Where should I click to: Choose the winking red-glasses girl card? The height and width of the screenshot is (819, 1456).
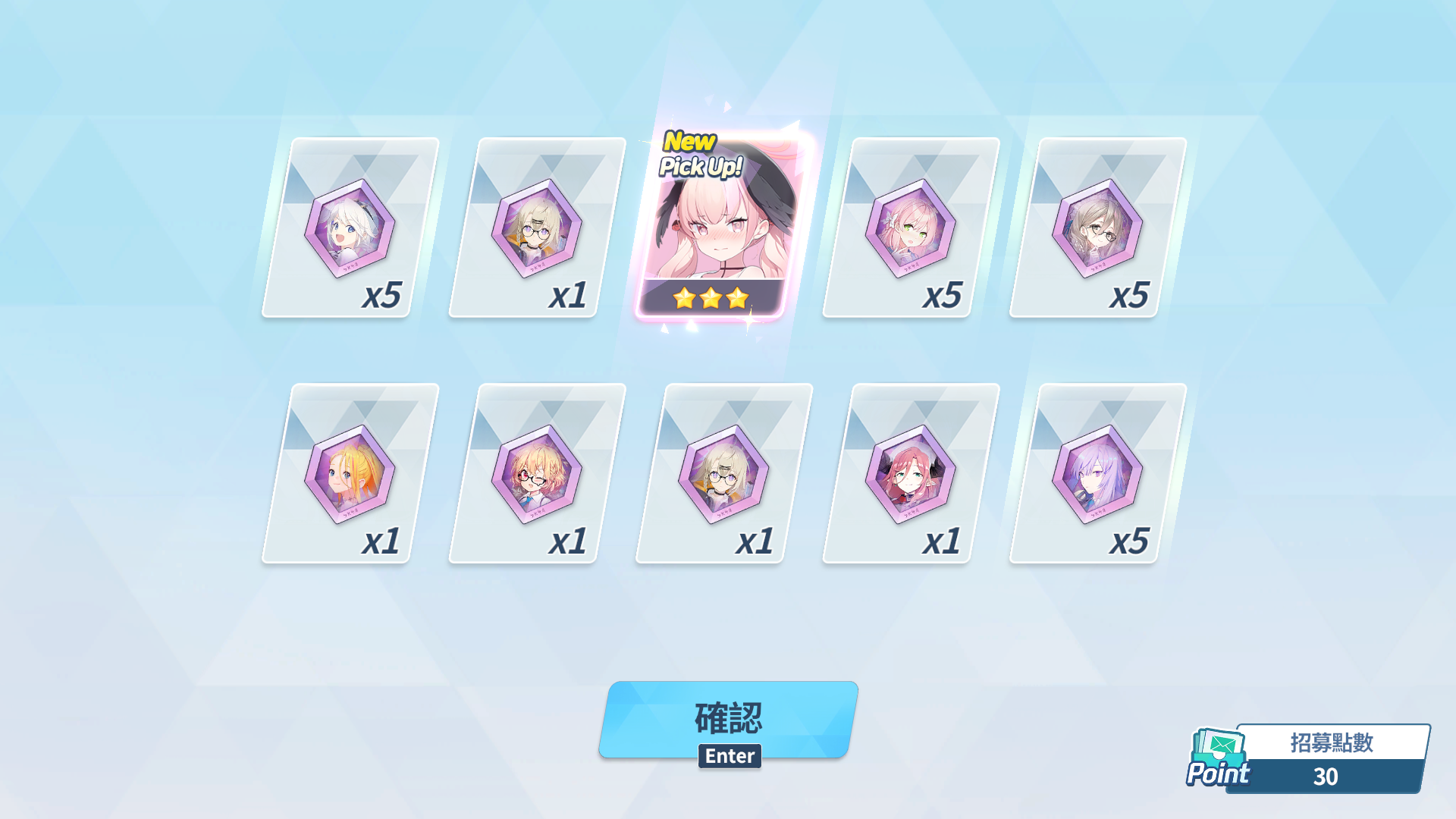coord(536,474)
